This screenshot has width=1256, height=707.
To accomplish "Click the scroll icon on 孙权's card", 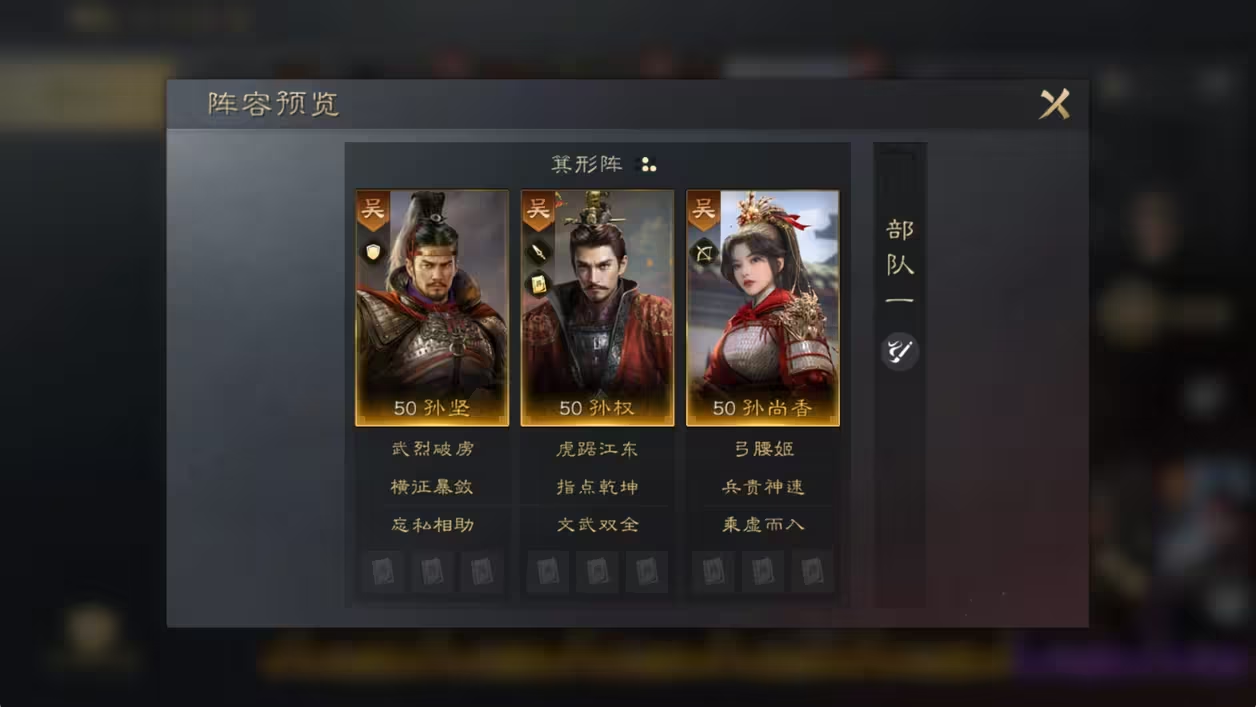I will [x=538, y=284].
